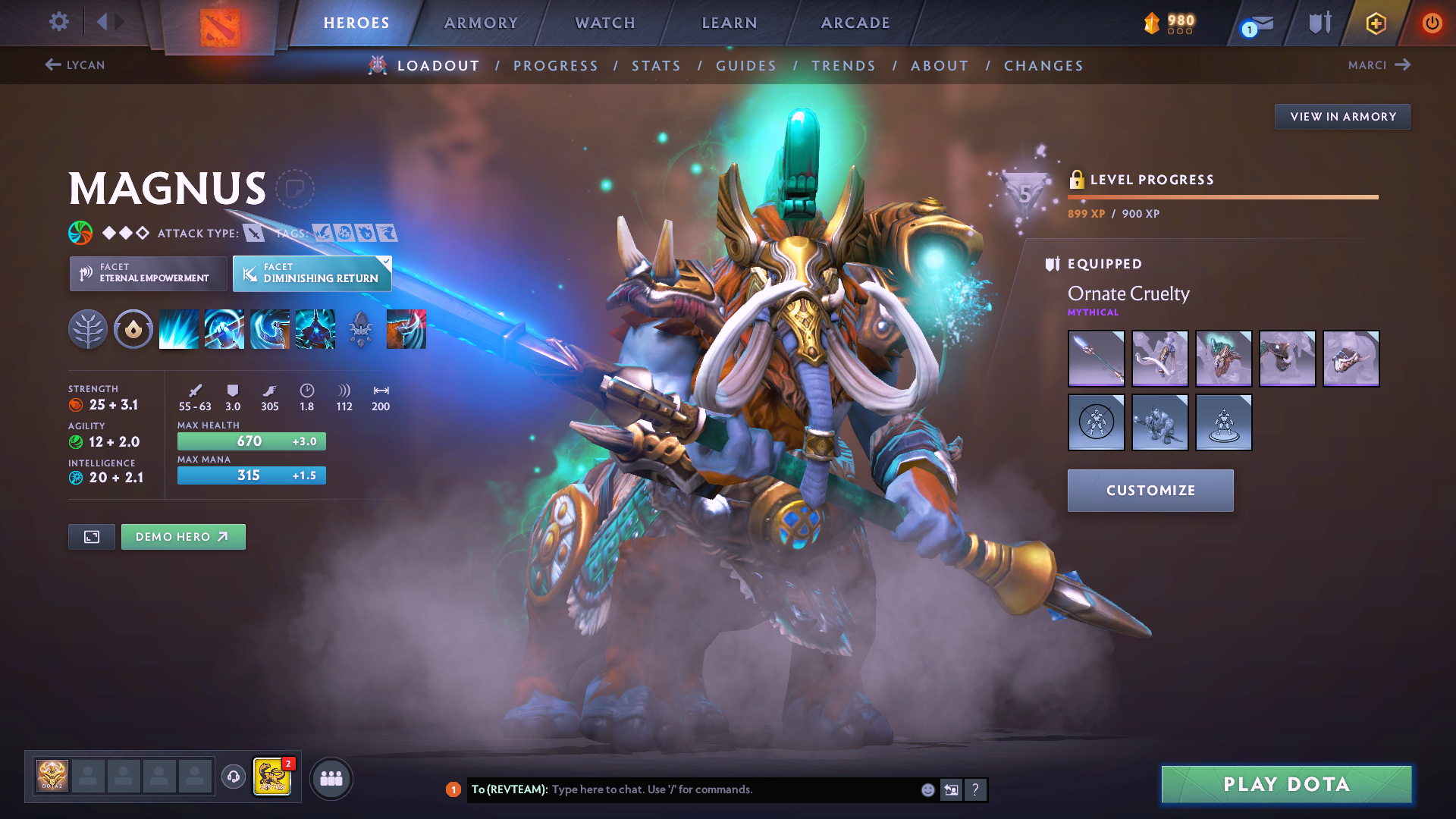Open Magnus's innate ability icon
The height and width of the screenshot is (819, 1456).
click(x=133, y=328)
